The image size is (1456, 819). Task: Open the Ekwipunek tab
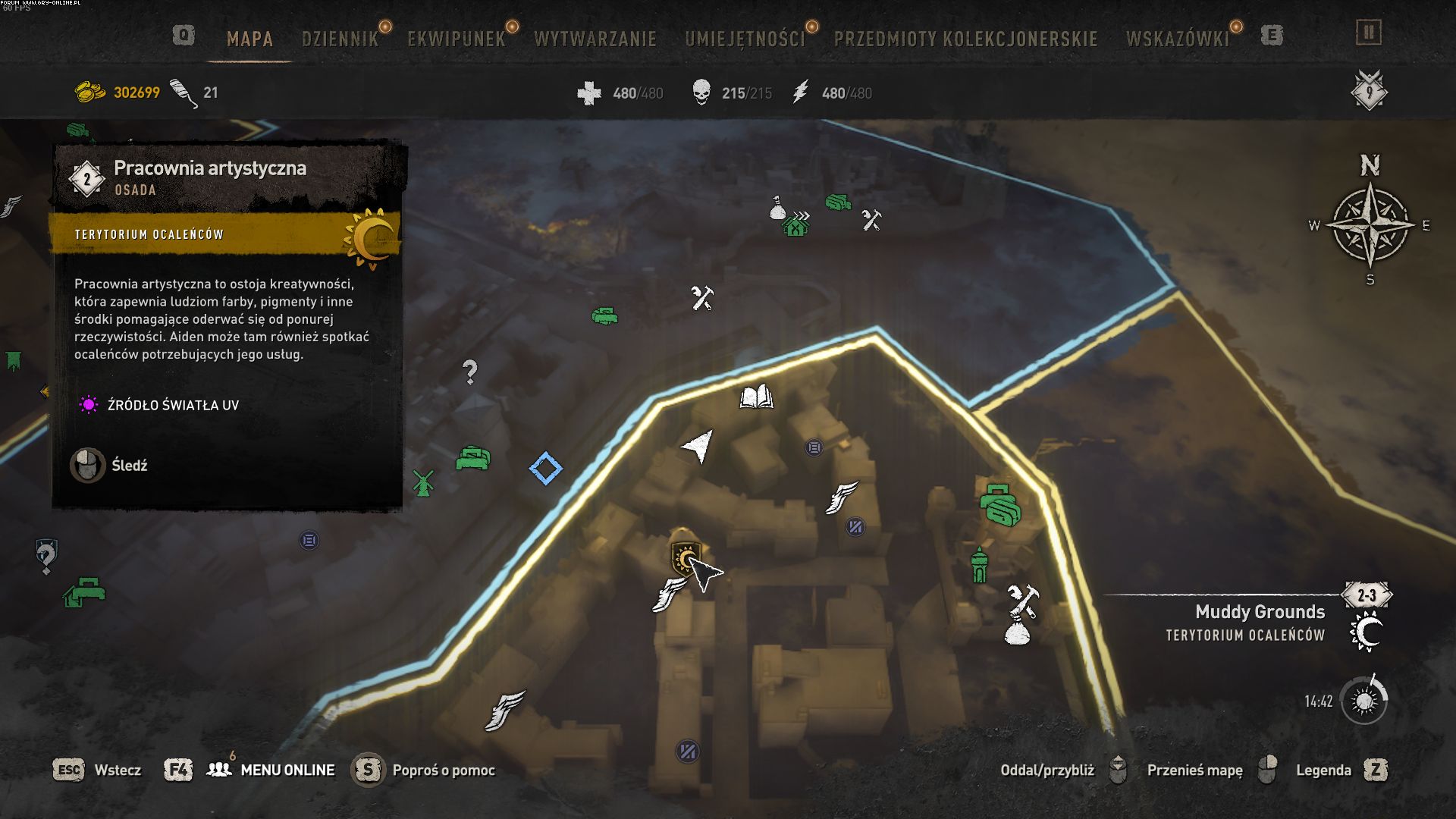click(x=456, y=39)
